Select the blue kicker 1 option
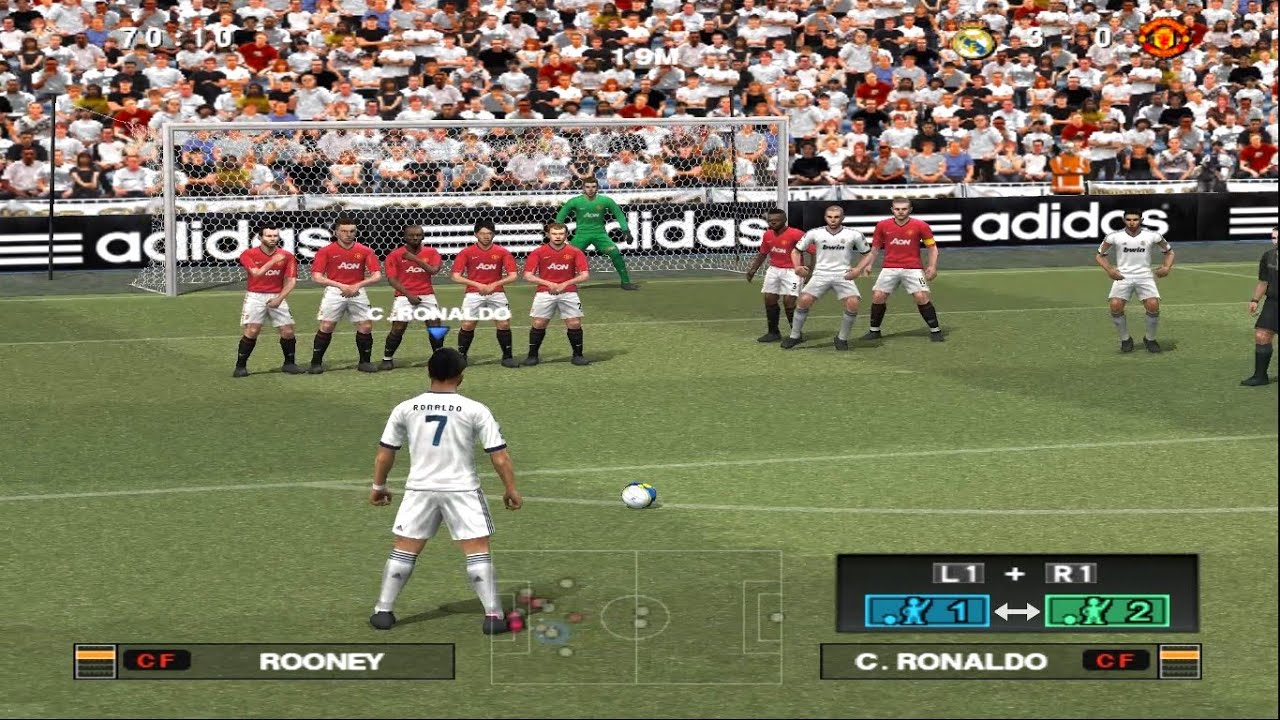Viewport: 1280px width, 720px height. coord(927,610)
